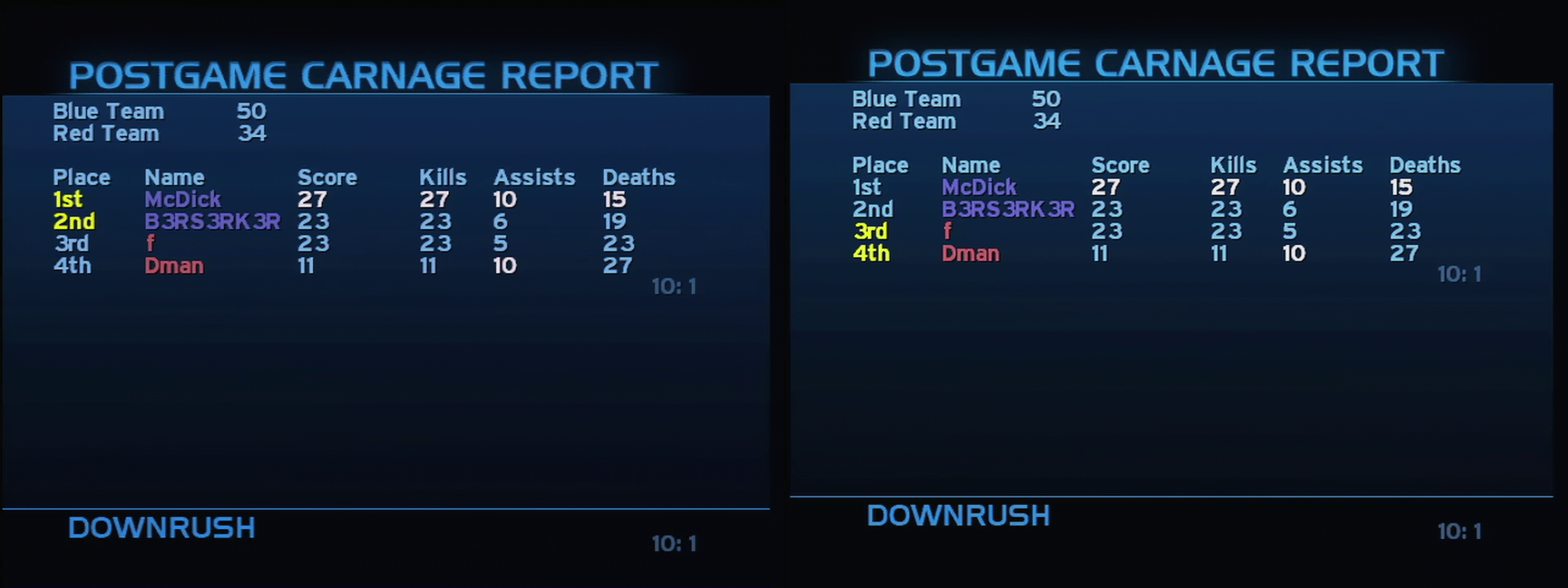1568x588 pixels.
Task: Click the player named Dman
Action: point(173,265)
